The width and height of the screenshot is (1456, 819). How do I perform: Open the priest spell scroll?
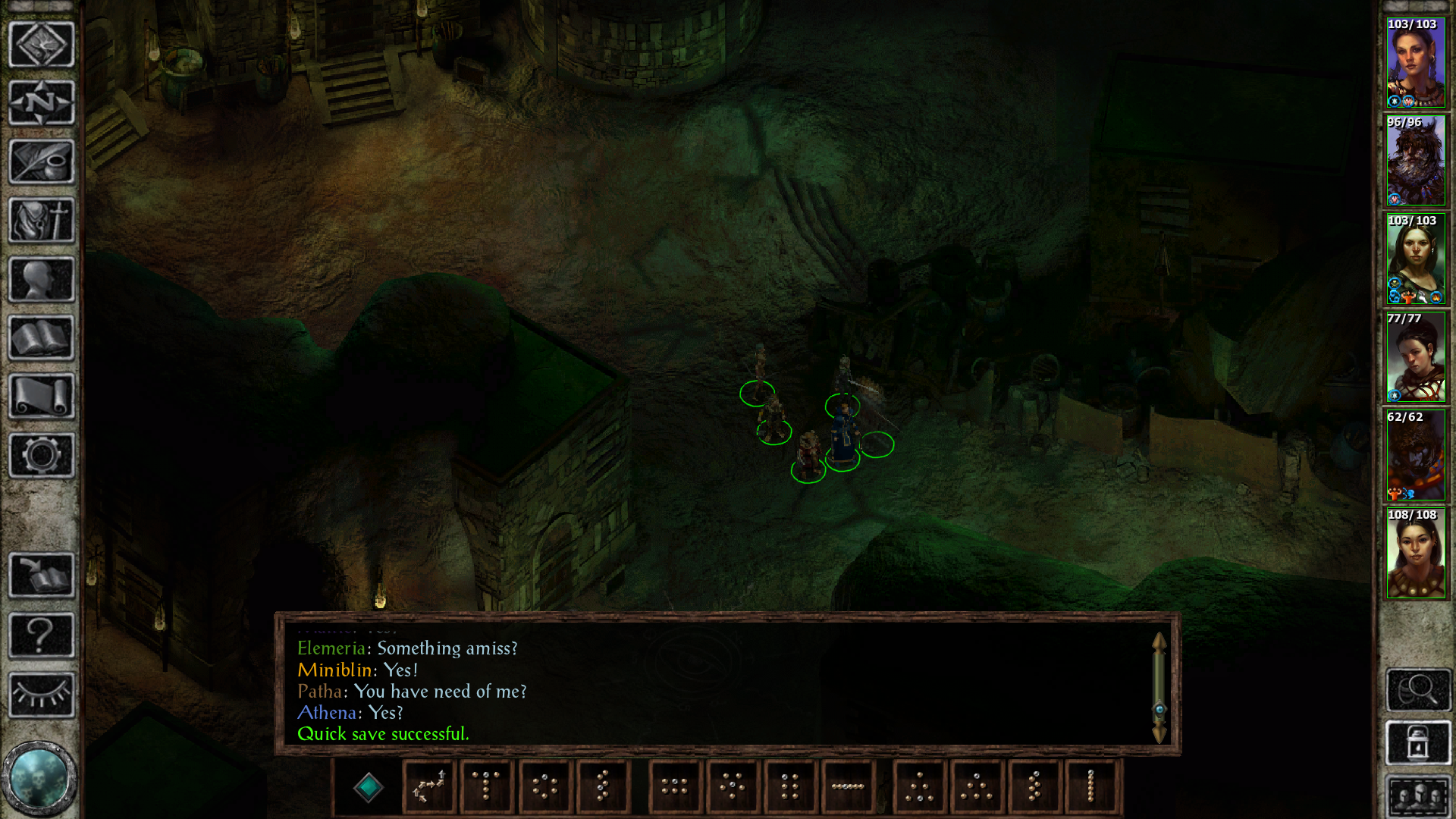[41, 397]
